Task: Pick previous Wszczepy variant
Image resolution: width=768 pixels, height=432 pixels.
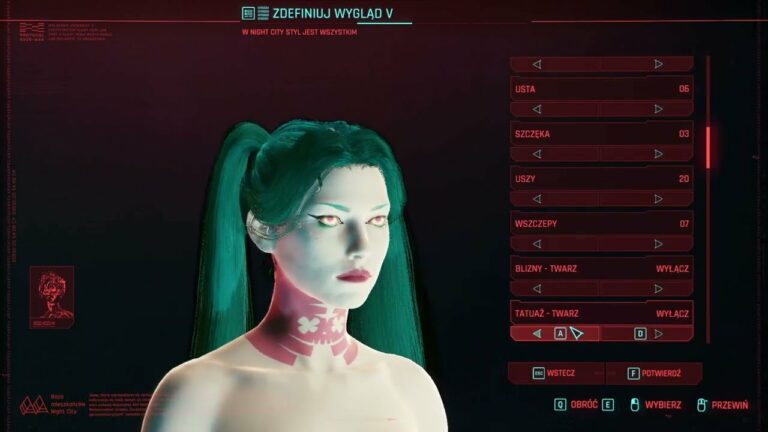Action: [537, 244]
